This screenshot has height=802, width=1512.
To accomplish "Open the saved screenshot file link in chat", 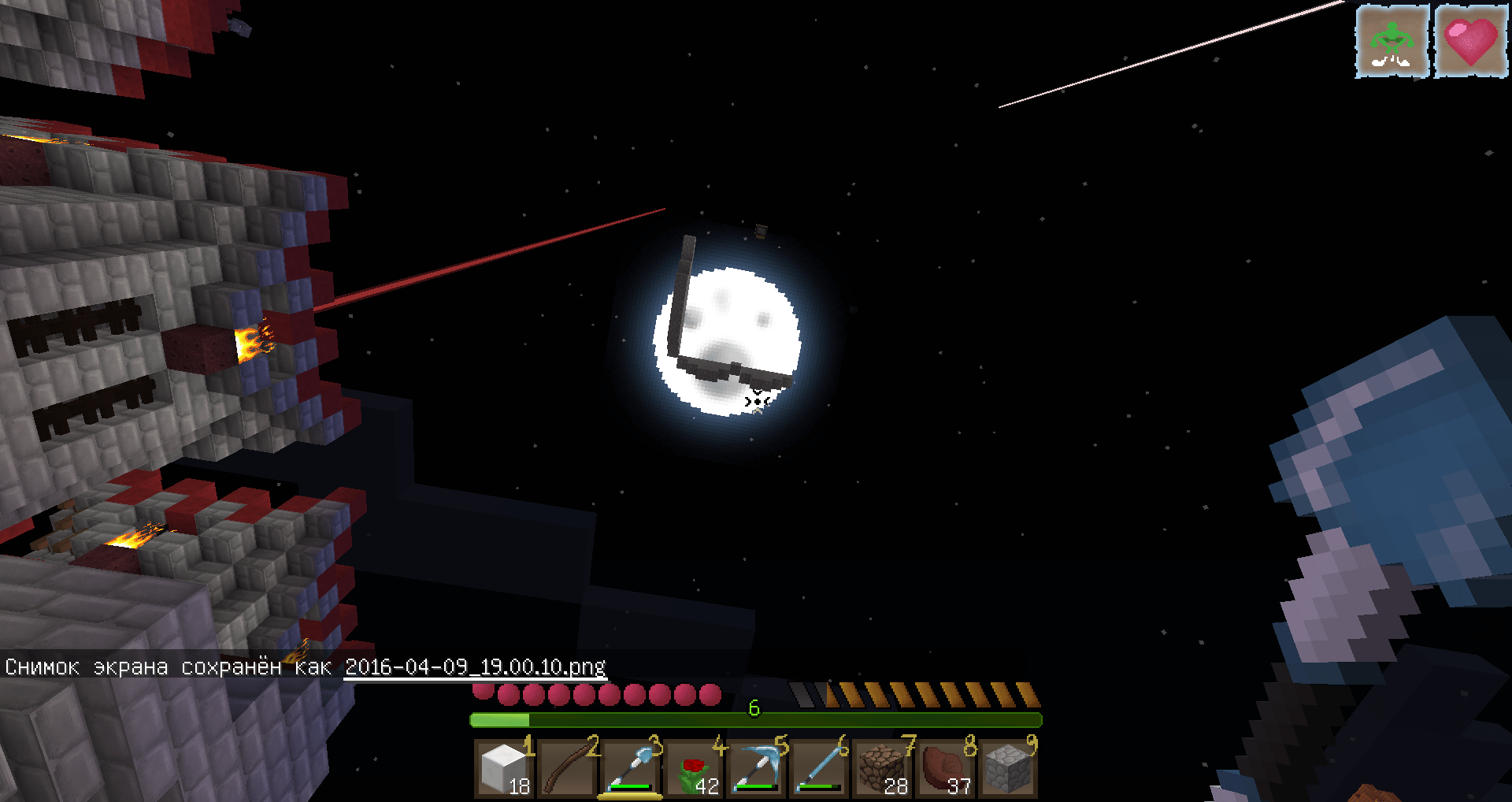I will 475,667.
